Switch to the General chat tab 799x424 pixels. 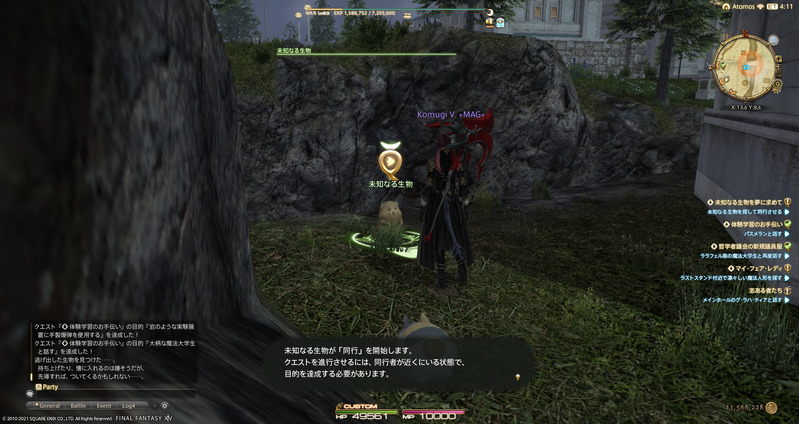tap(49, 405)
